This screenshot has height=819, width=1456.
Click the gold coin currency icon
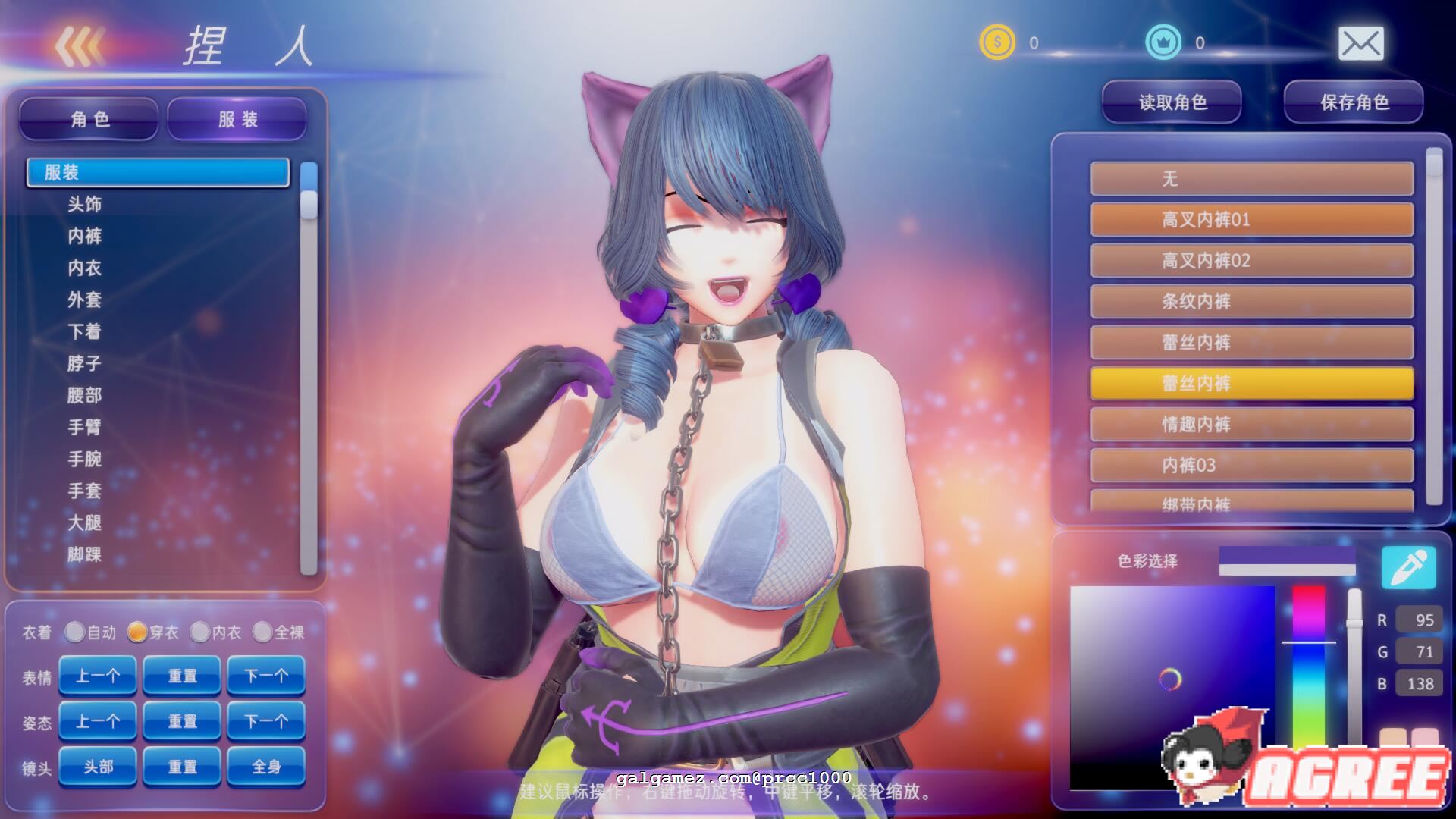click(x=997, y=43)
